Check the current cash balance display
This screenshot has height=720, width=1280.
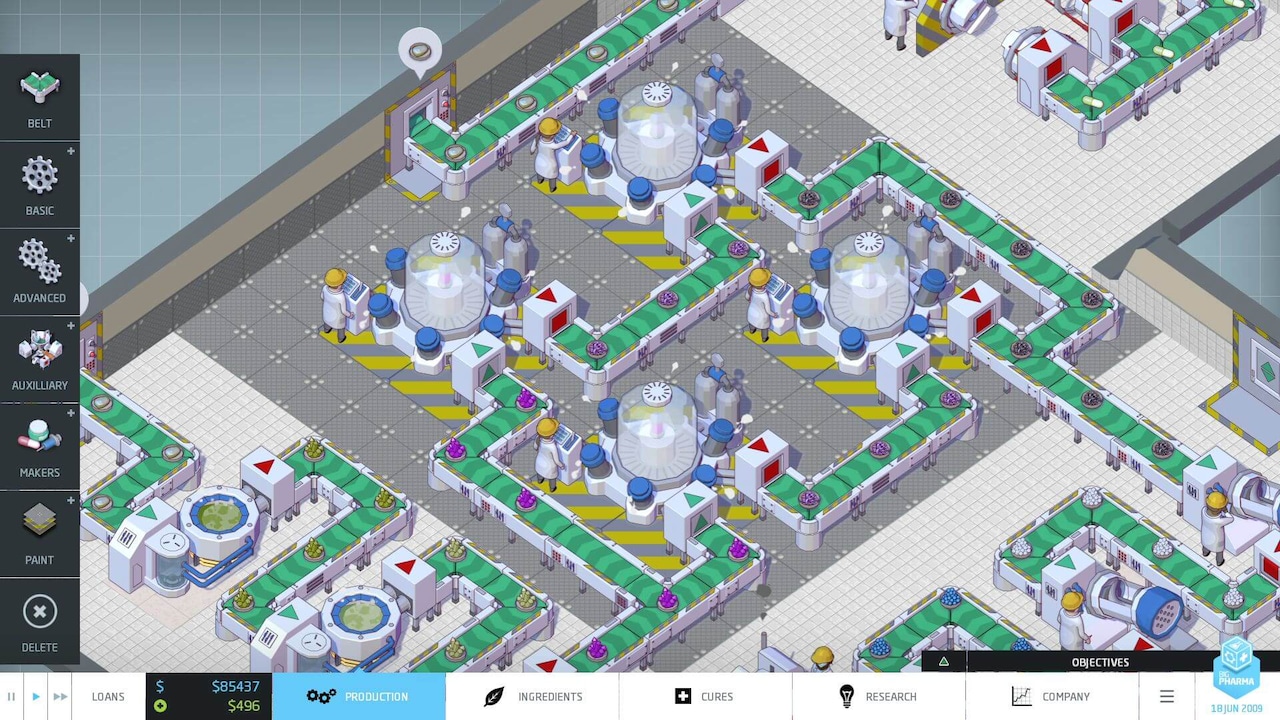[222, 686]
